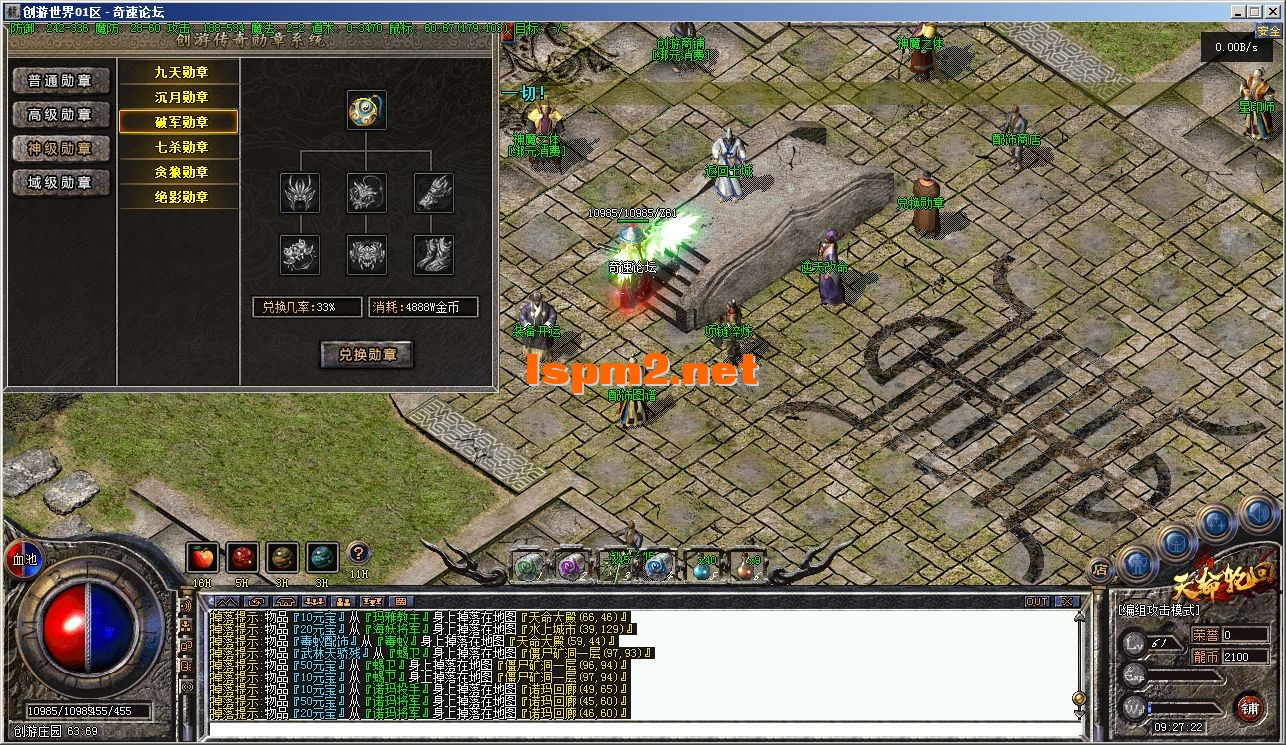The height and width of the screenshot is (745, 1286).
Task: Select the green skill in hotbar slot 1
Action: tap(528, 566)
